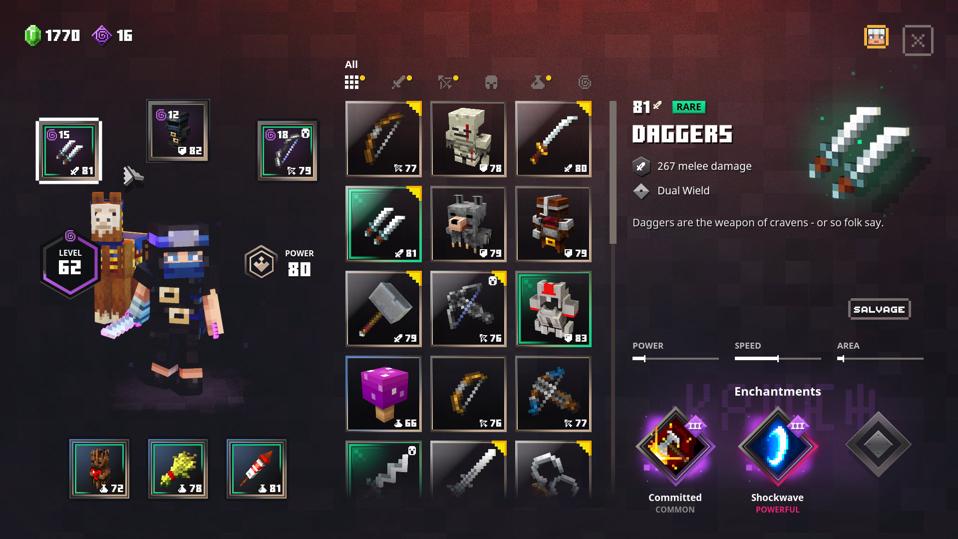The image size is (958, 539).
Task: Switch to melee weapons filter tab
Action: pyautogui.click(x=400, y=82)
